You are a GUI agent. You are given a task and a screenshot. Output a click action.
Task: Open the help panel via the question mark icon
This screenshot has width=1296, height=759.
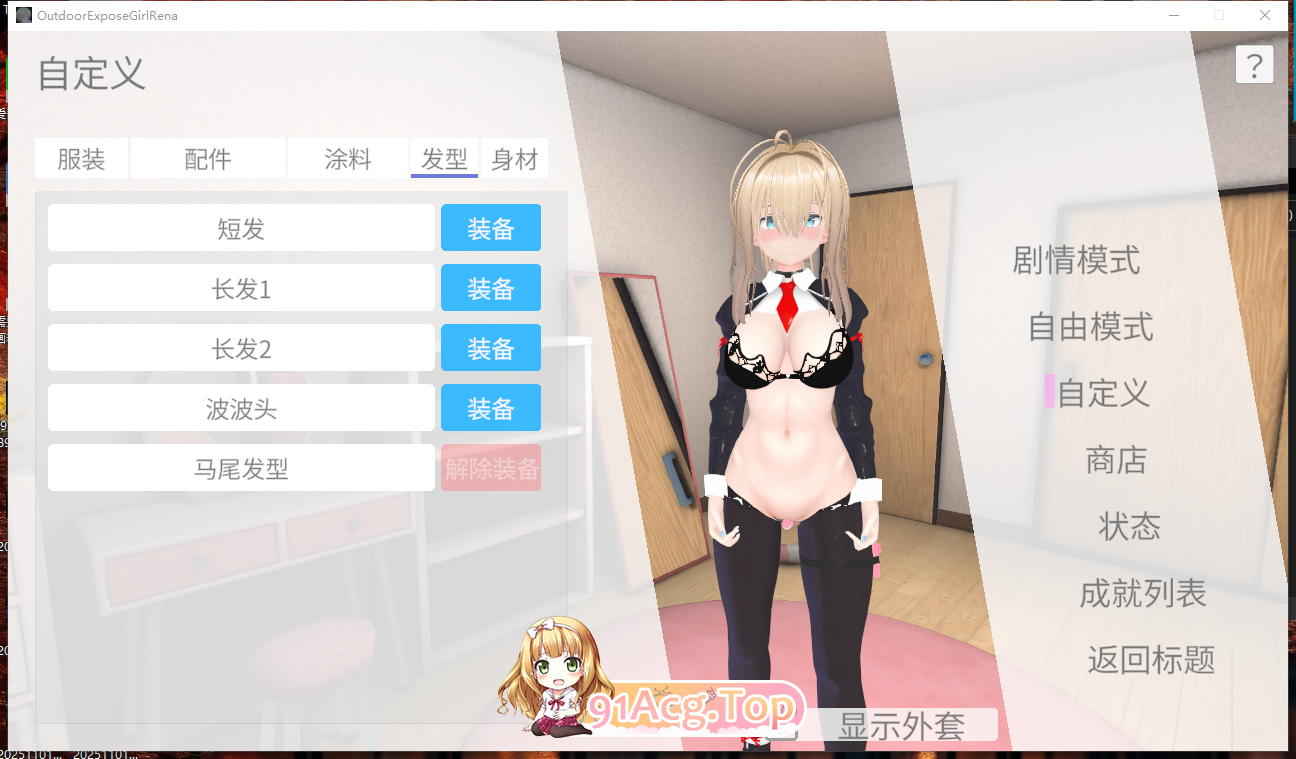(x=1255, y=64)
